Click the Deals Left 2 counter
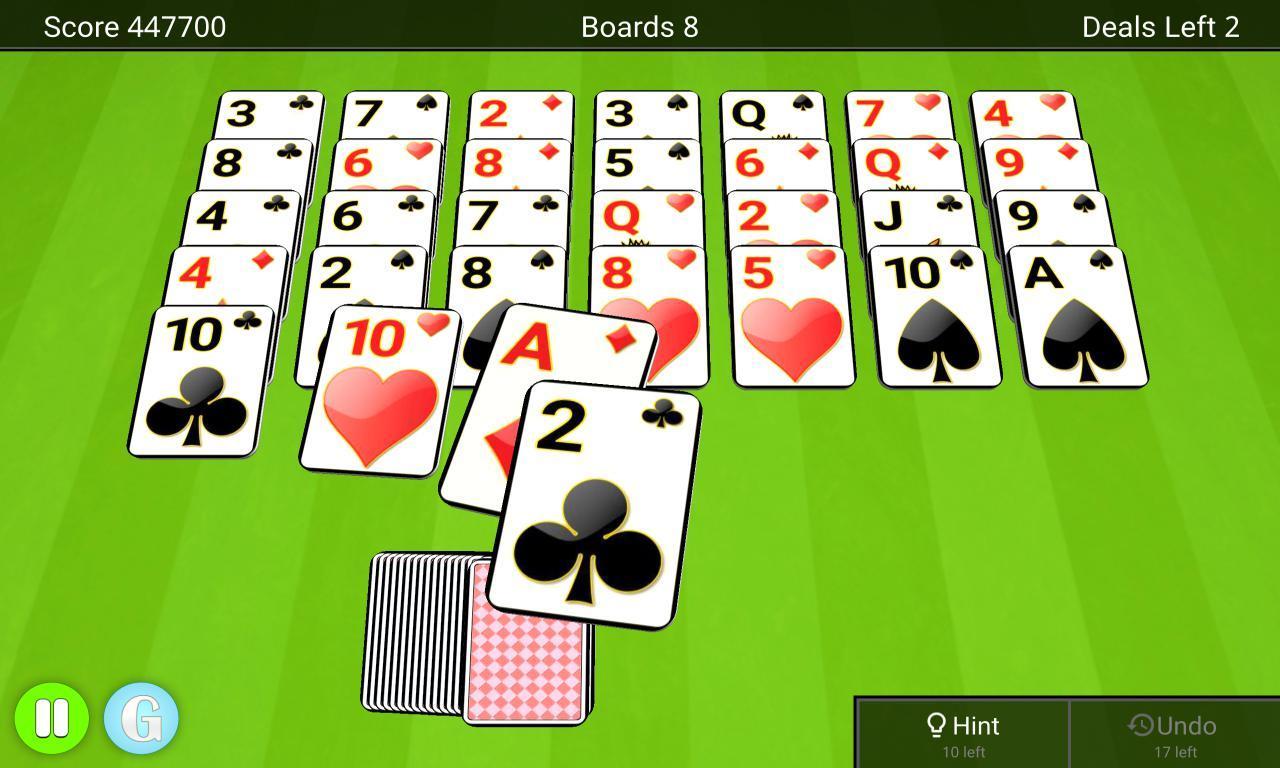1280x768 pixels. pos(1158,26)
